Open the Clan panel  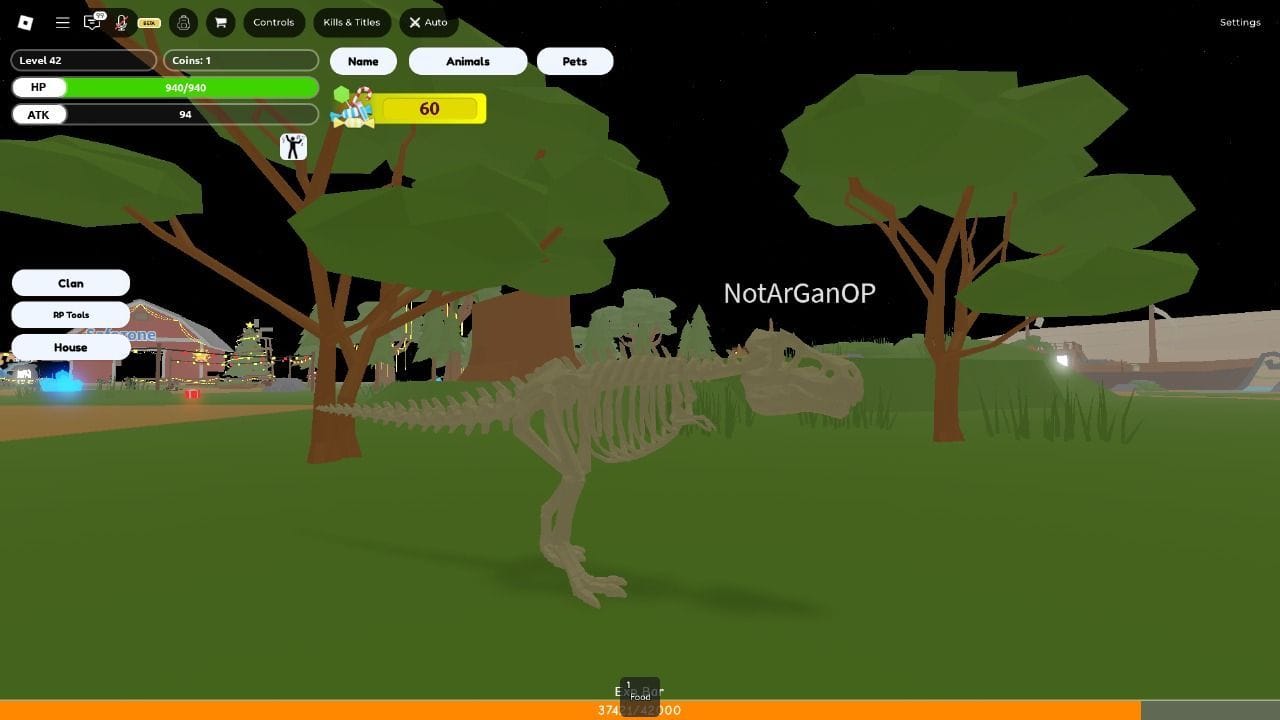[x=70, y=282]
